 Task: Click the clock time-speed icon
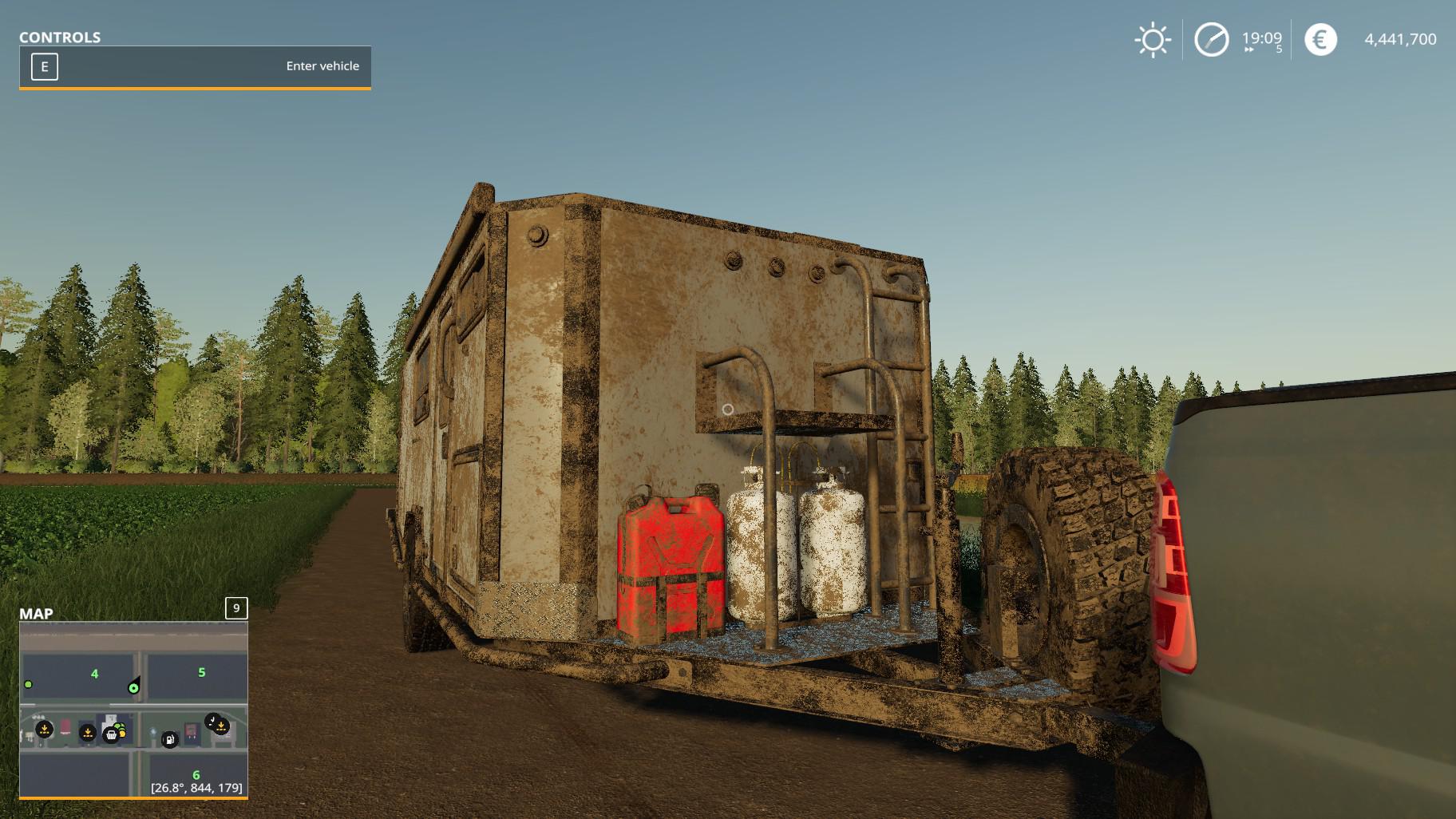pos(1211,40)
